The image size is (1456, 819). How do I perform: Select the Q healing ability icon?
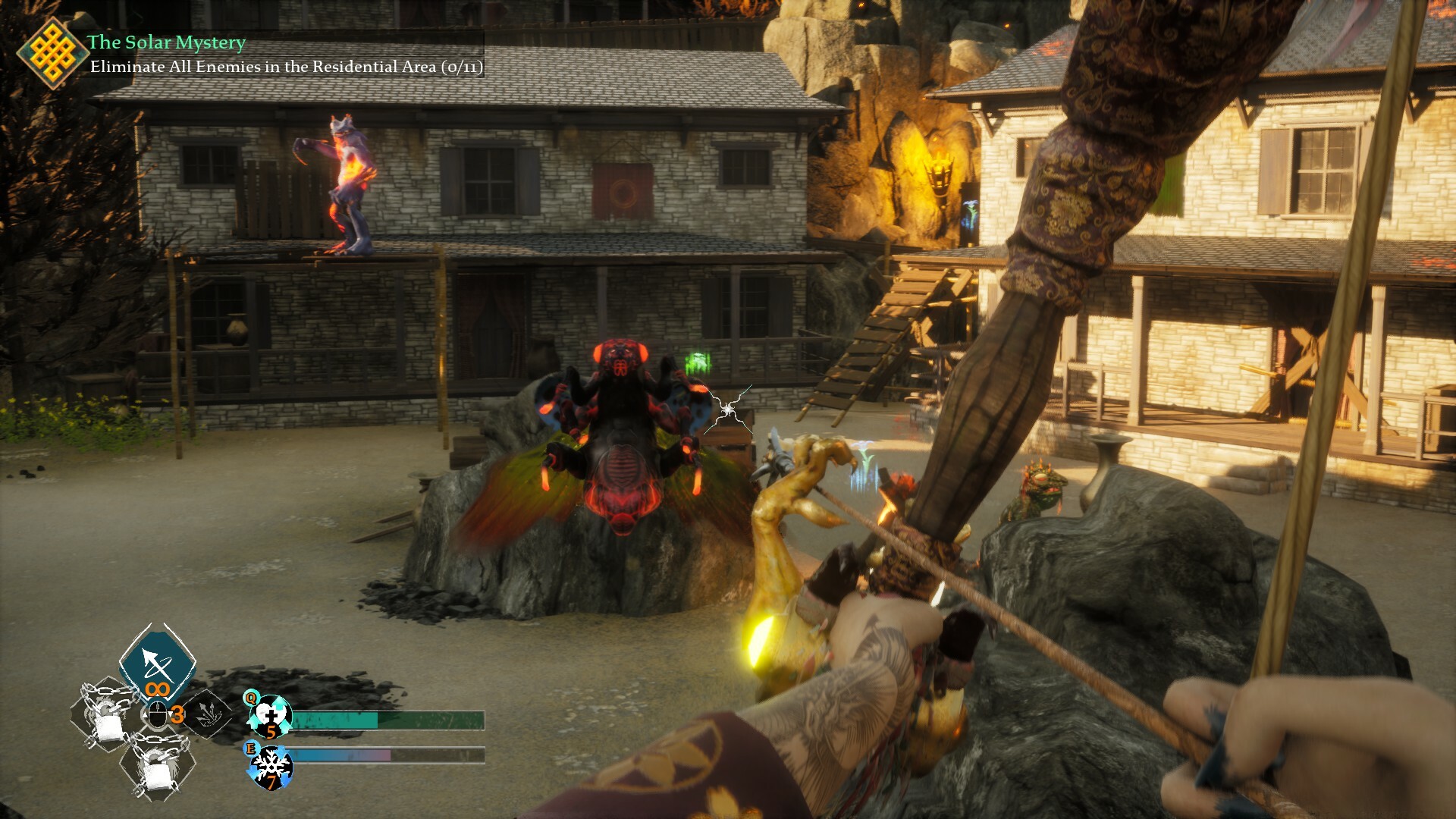(270, 715)
